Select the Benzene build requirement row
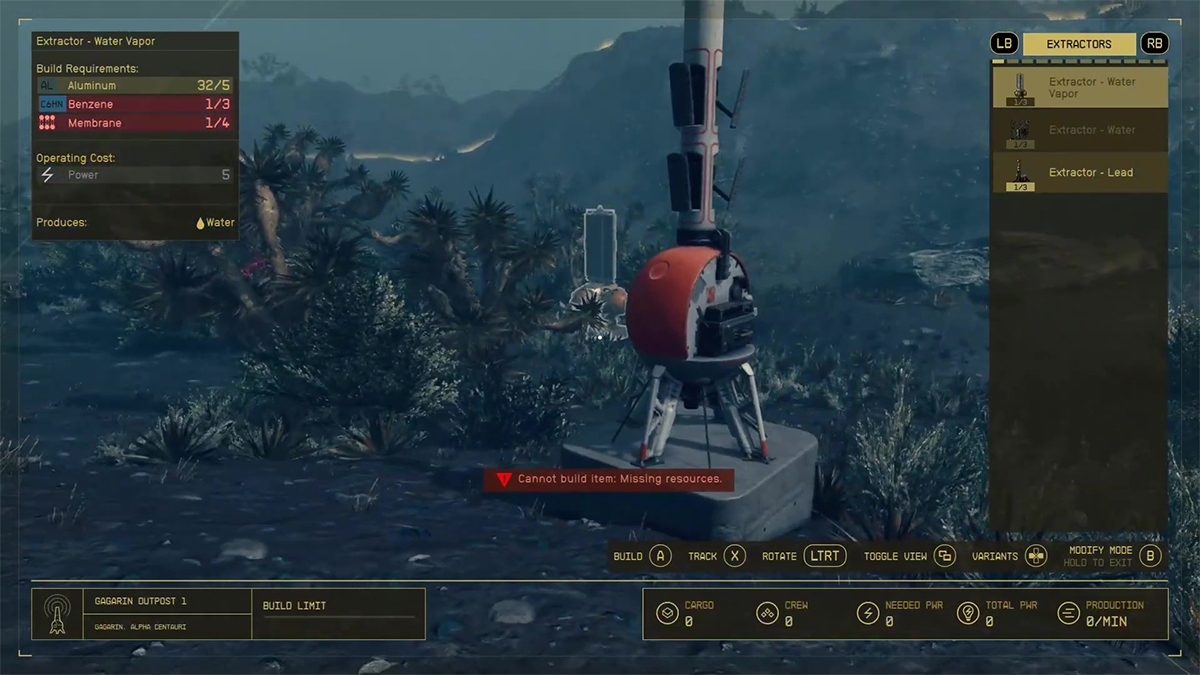The height and width of the screenshot is (675, 1200). (x=134, y=104)
